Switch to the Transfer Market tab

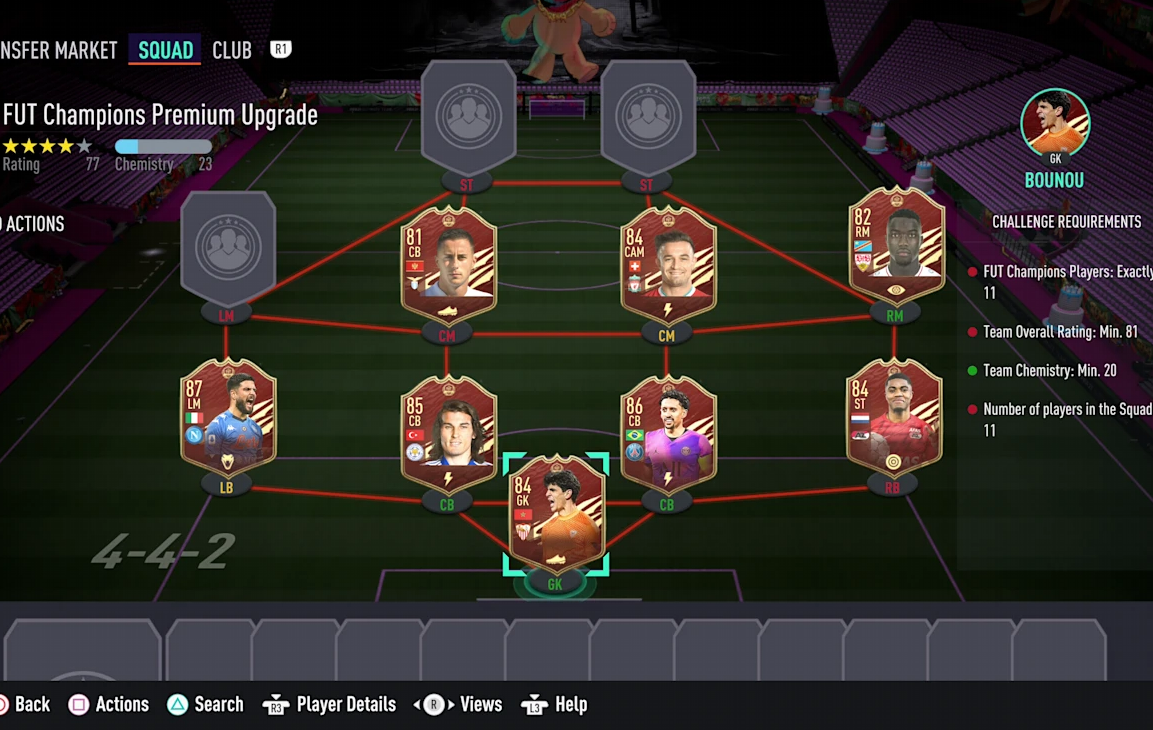point(58,50)
